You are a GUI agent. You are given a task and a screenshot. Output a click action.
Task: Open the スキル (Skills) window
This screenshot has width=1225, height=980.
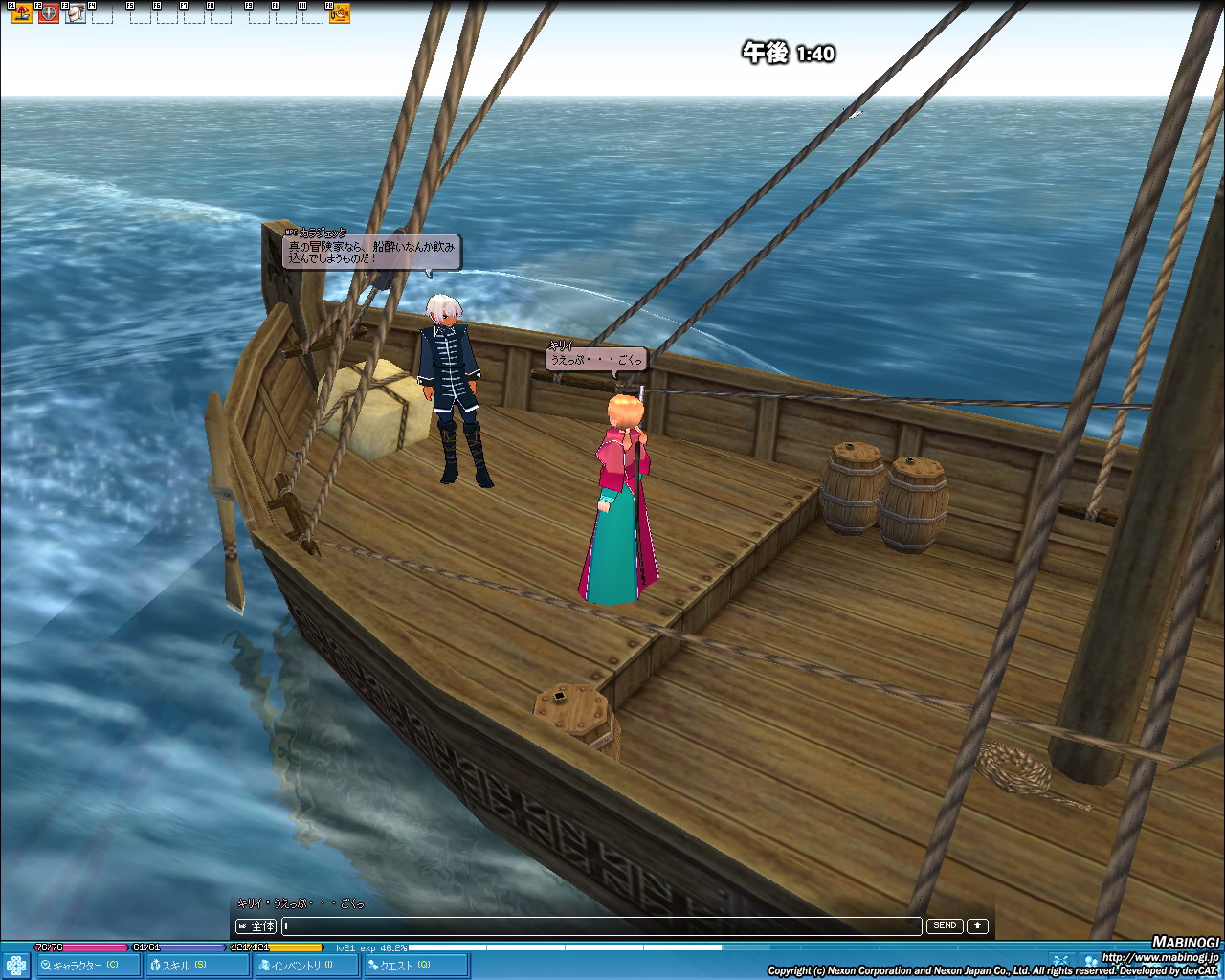(197, 965)
